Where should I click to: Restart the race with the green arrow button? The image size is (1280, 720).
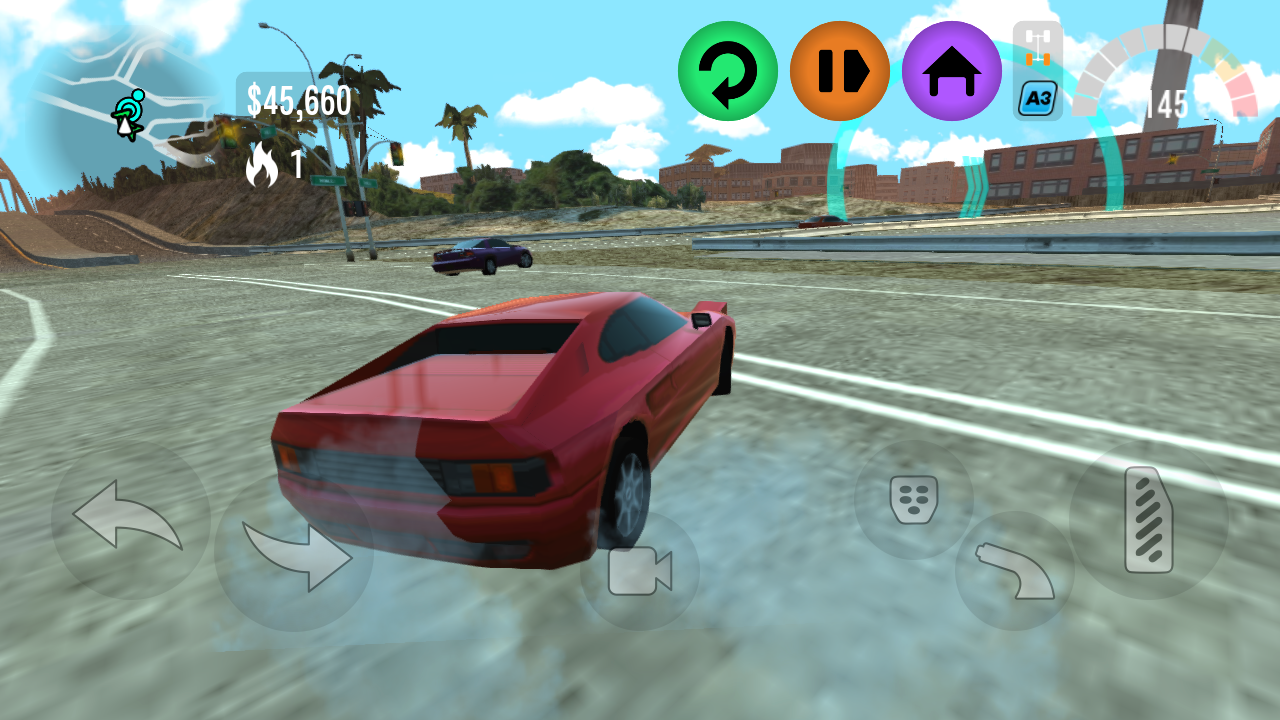pos(726,70)
